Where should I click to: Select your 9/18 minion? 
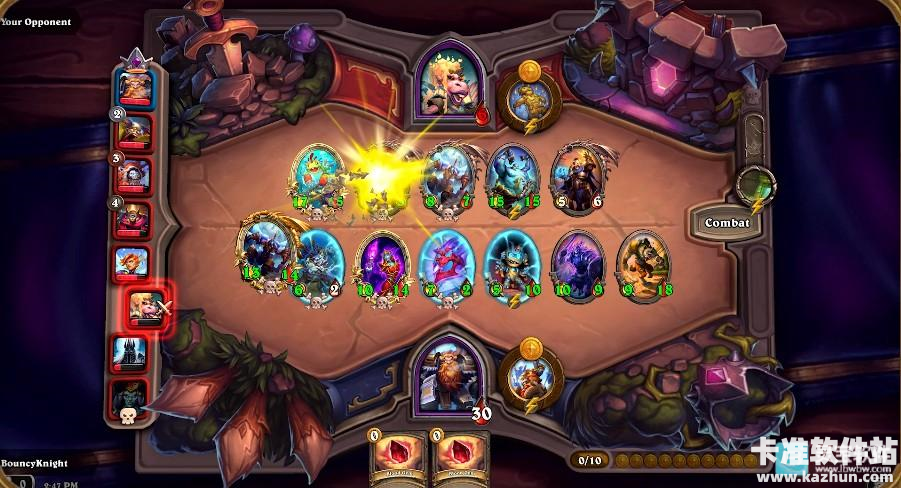[642, 263]
